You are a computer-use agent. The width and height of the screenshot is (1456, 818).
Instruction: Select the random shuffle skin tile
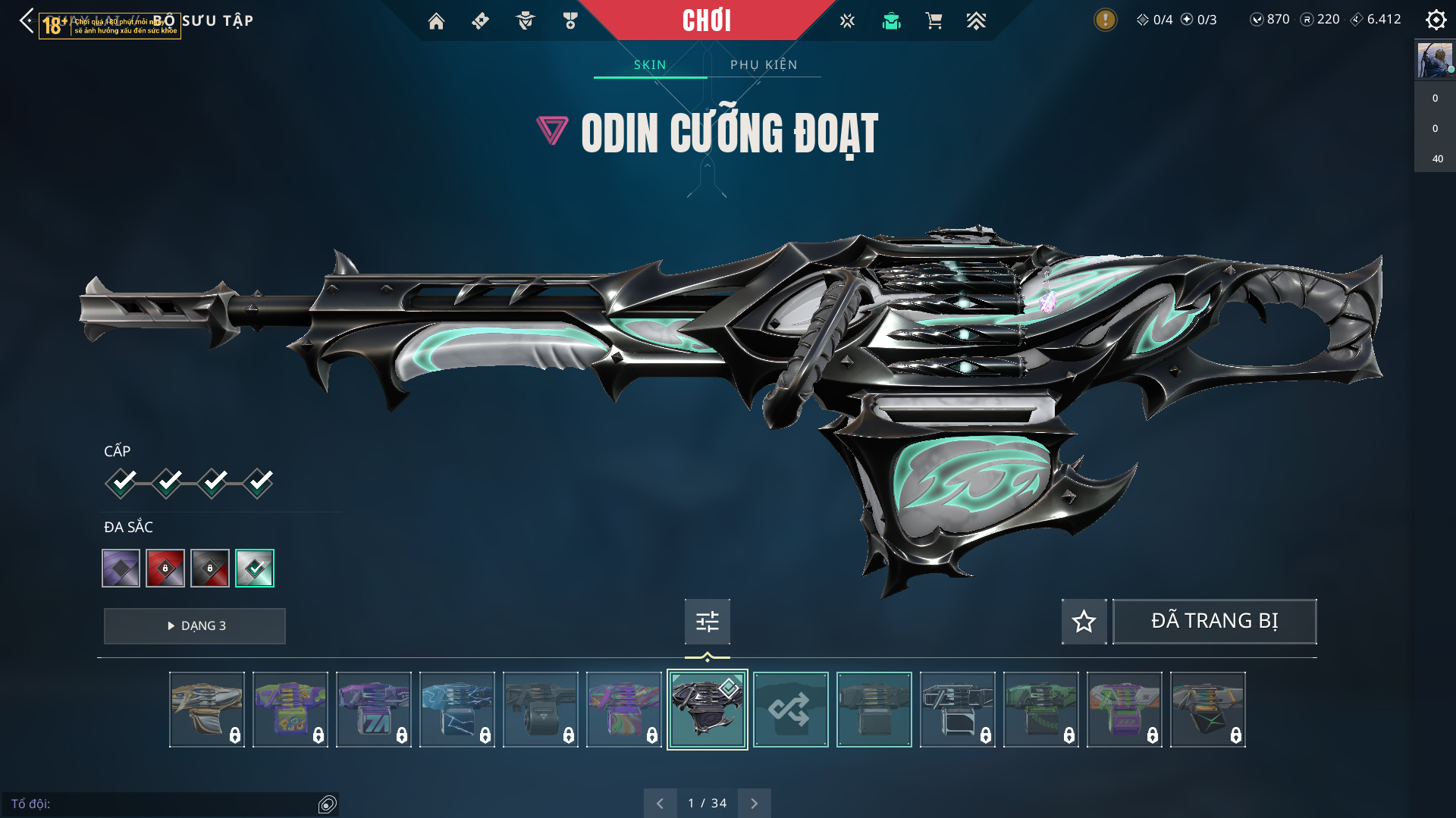click(790, 710)
